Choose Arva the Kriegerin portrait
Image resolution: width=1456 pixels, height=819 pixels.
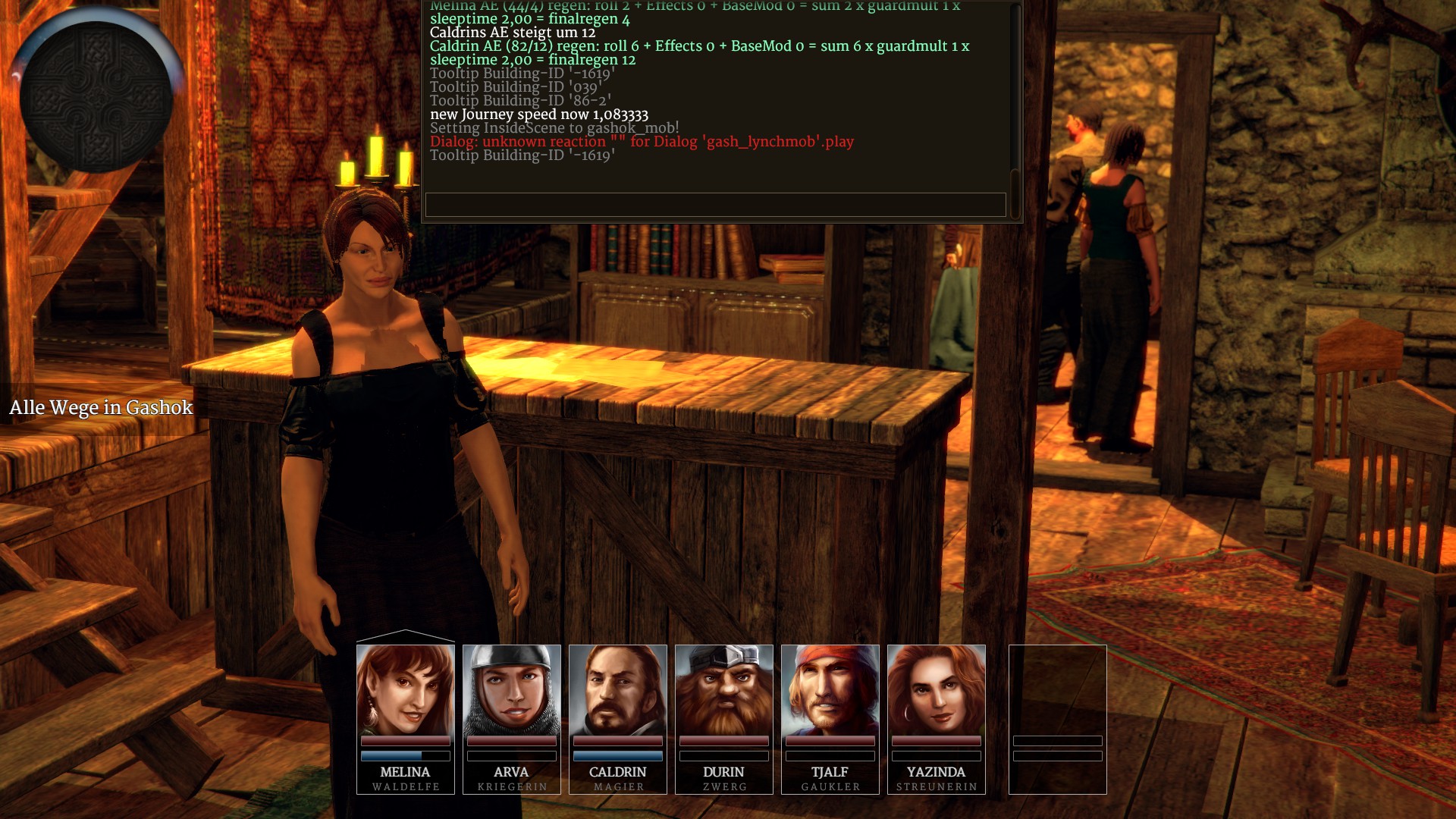point(511,690)
